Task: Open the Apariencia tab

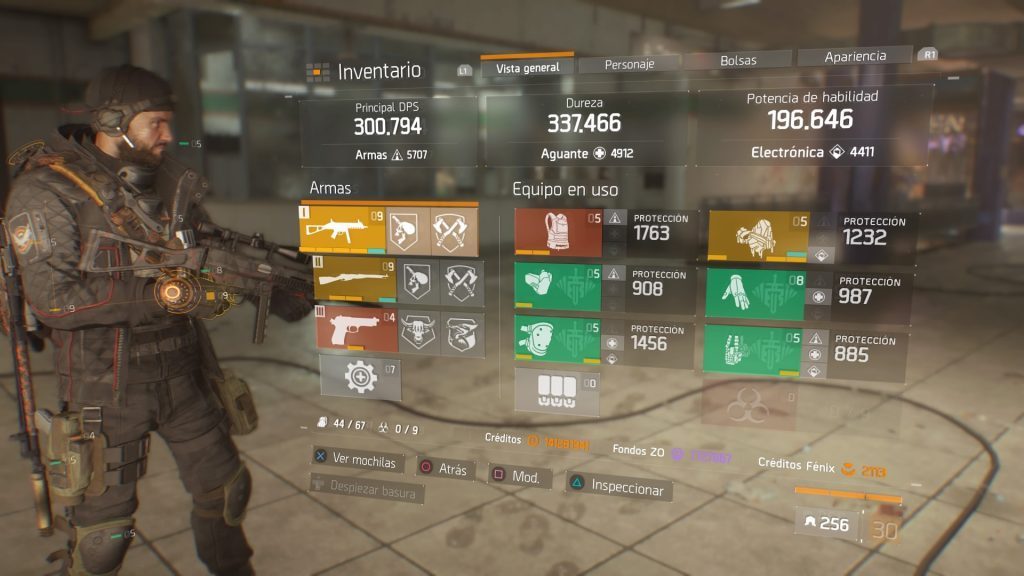Action: [x=855, y=56]
